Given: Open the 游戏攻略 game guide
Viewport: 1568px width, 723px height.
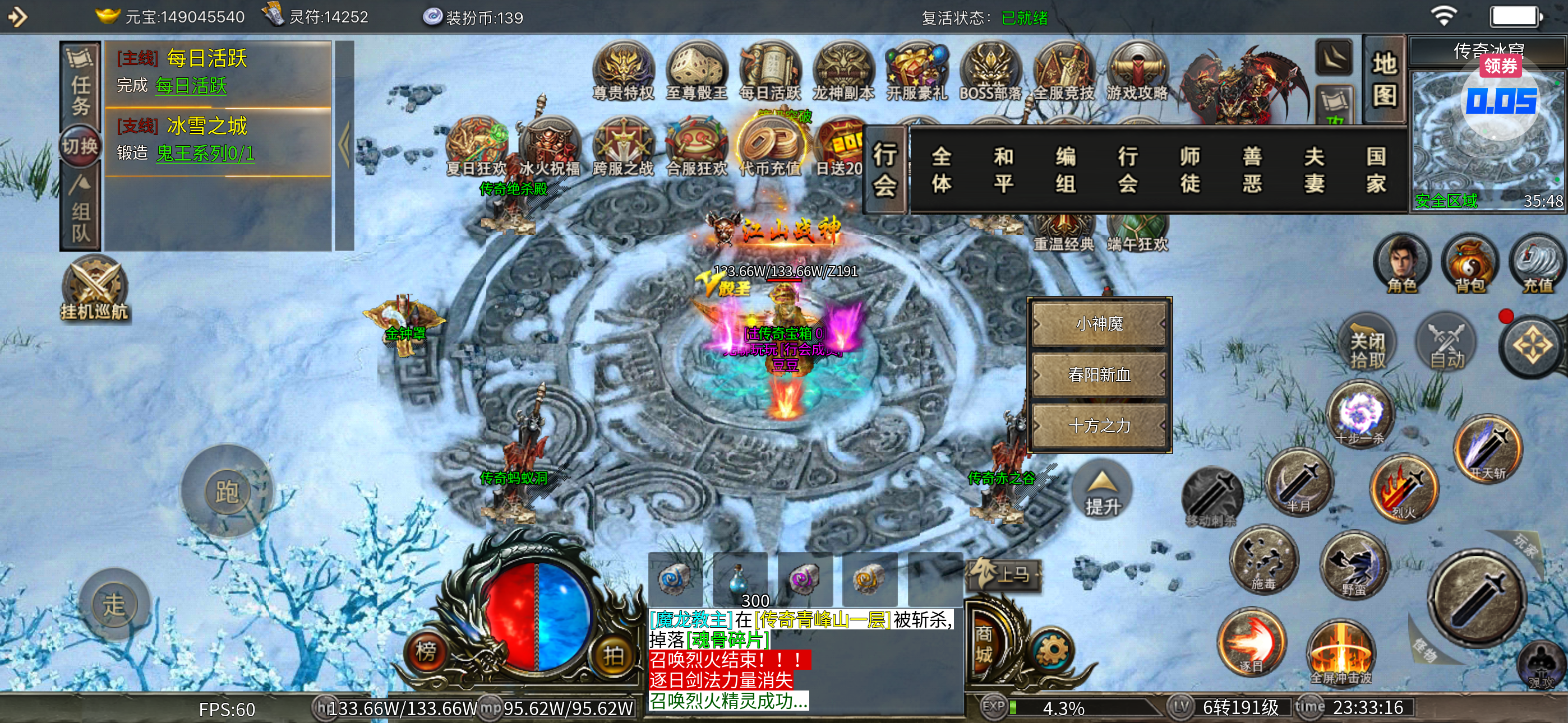Looking at the screenshot, I should [1137, 70].
